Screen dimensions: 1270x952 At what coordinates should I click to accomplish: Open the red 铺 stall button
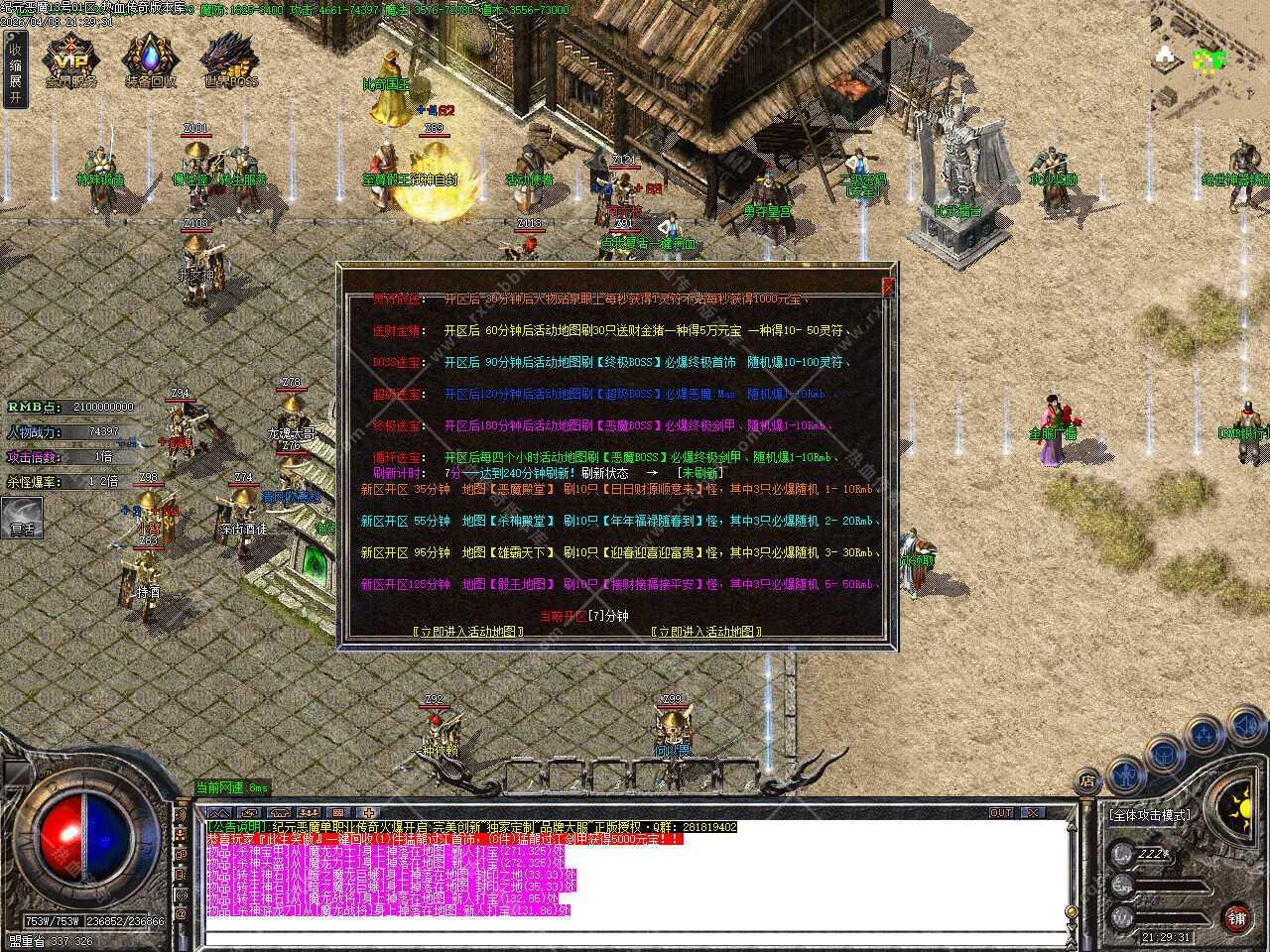pos(1236,916)
